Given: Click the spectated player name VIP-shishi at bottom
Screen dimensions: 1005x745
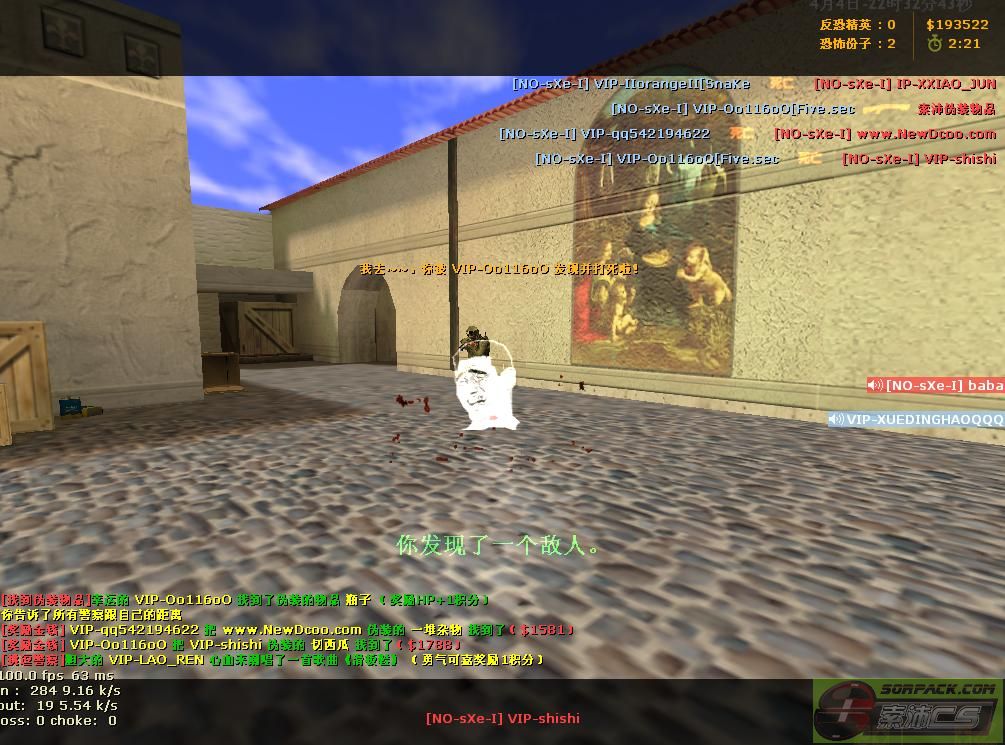Looking at the screenshot, I should (502, 717).
